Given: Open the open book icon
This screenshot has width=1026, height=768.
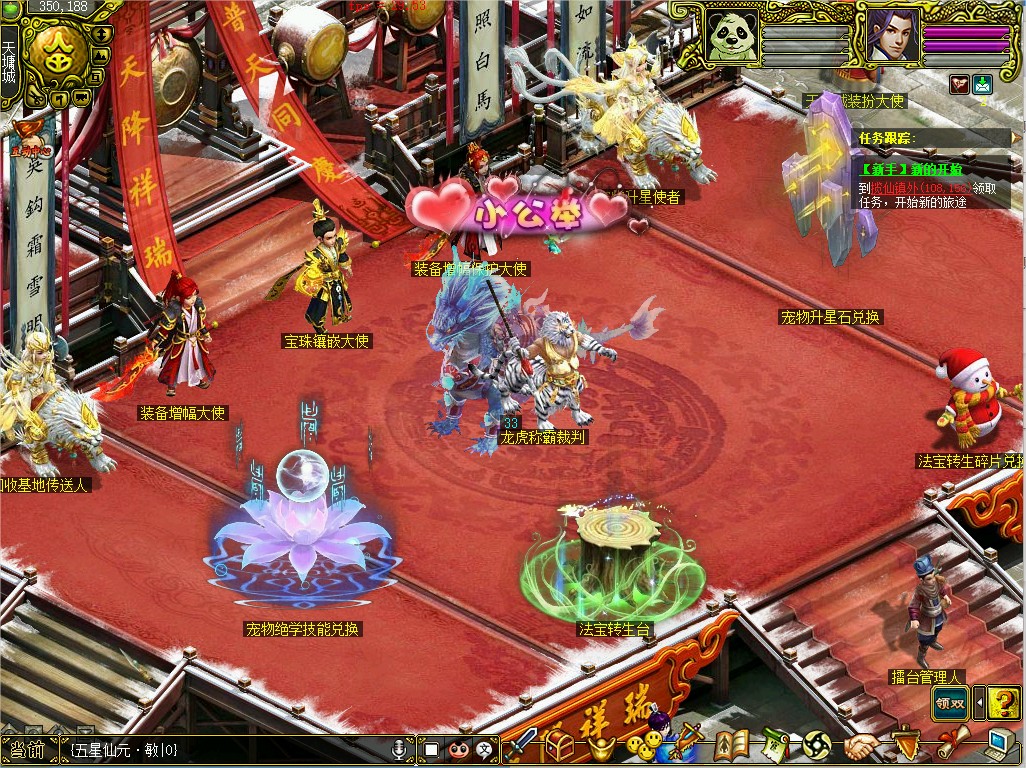Looking at the screenshot, I should click(x=731, y=746).
